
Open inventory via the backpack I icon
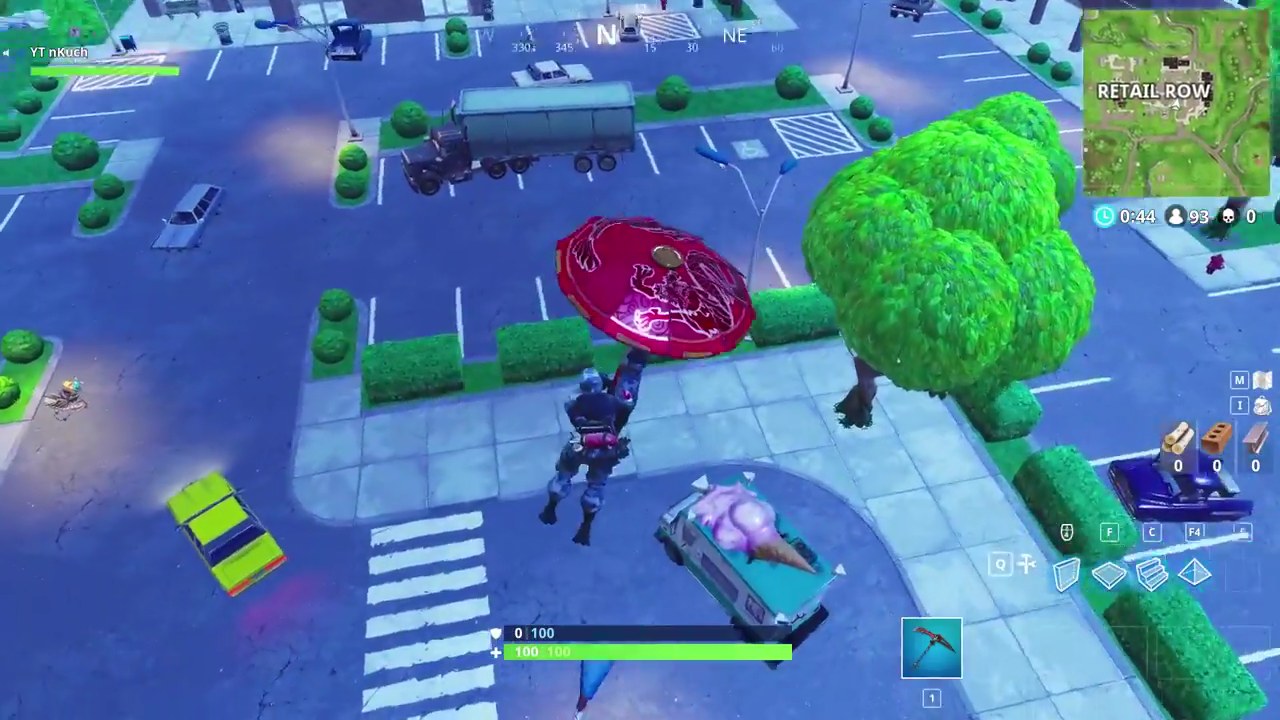click(x=1238, y=406)
